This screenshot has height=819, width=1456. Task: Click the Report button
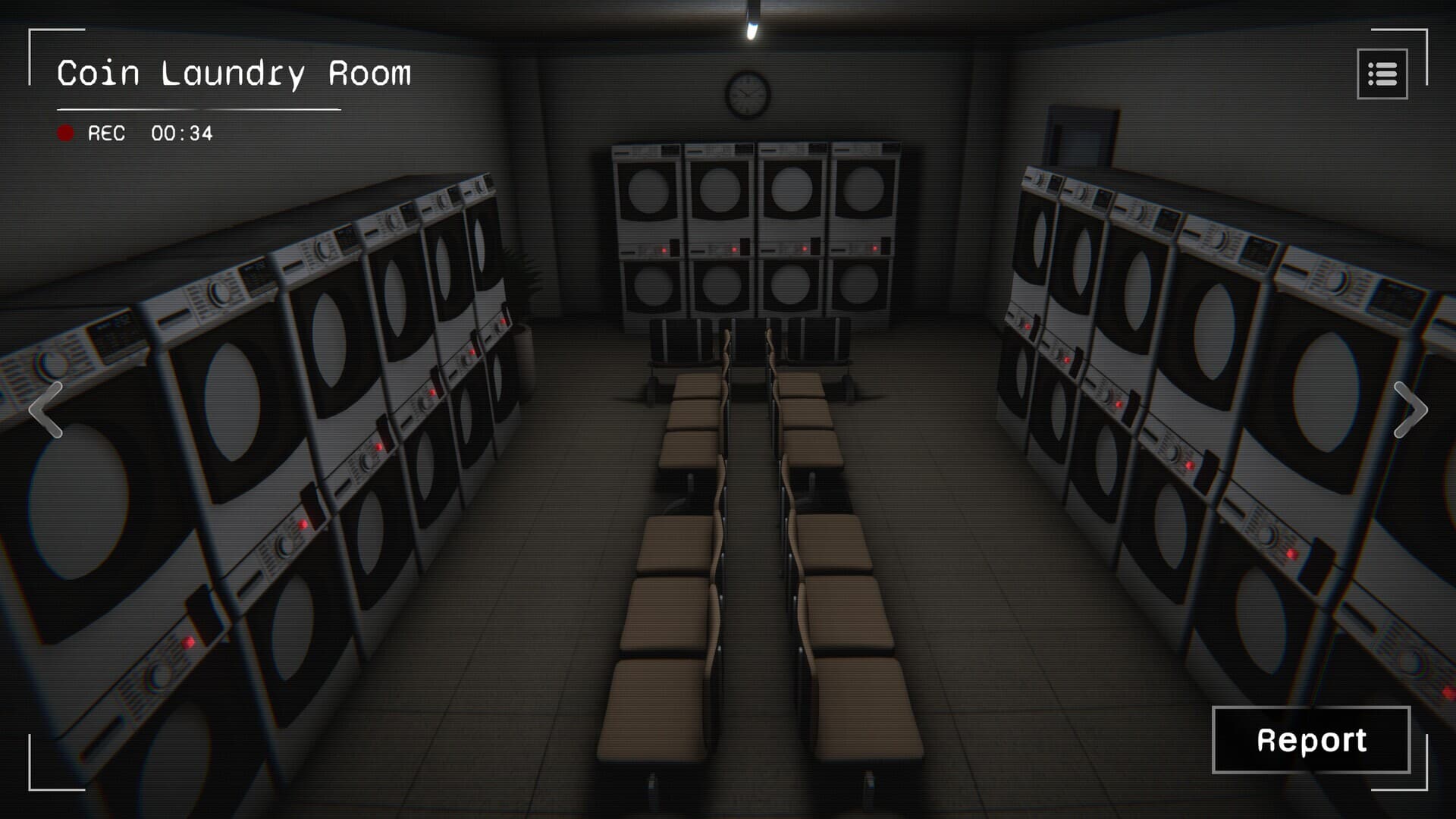[x=1310, y=739]
